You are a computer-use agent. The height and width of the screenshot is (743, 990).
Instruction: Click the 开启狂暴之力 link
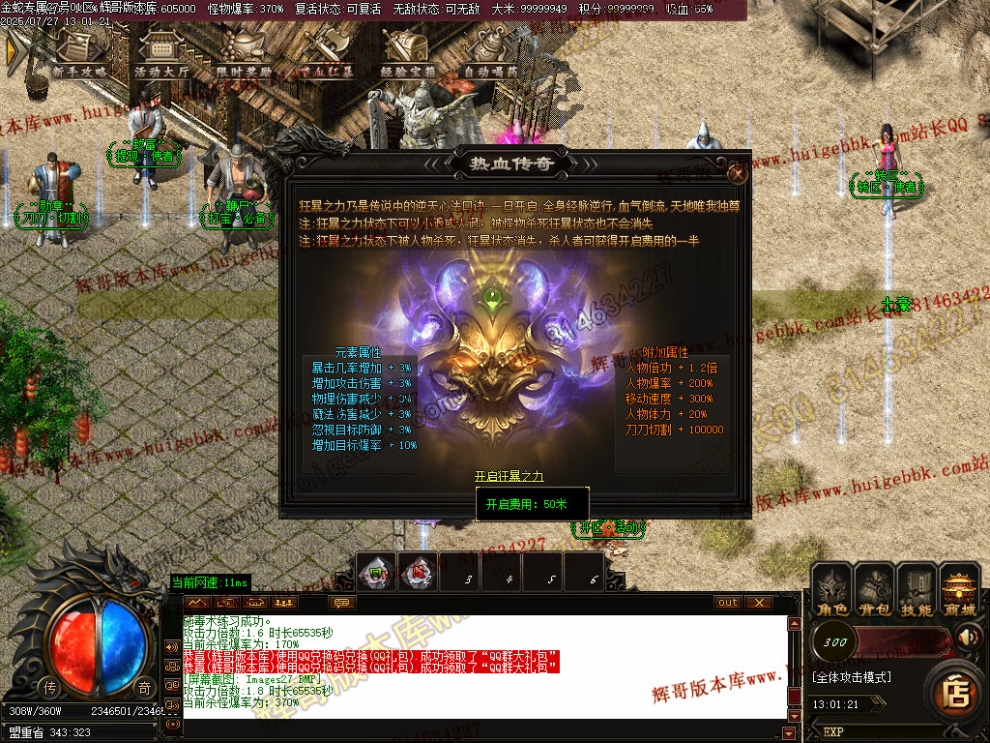(509, 476)
